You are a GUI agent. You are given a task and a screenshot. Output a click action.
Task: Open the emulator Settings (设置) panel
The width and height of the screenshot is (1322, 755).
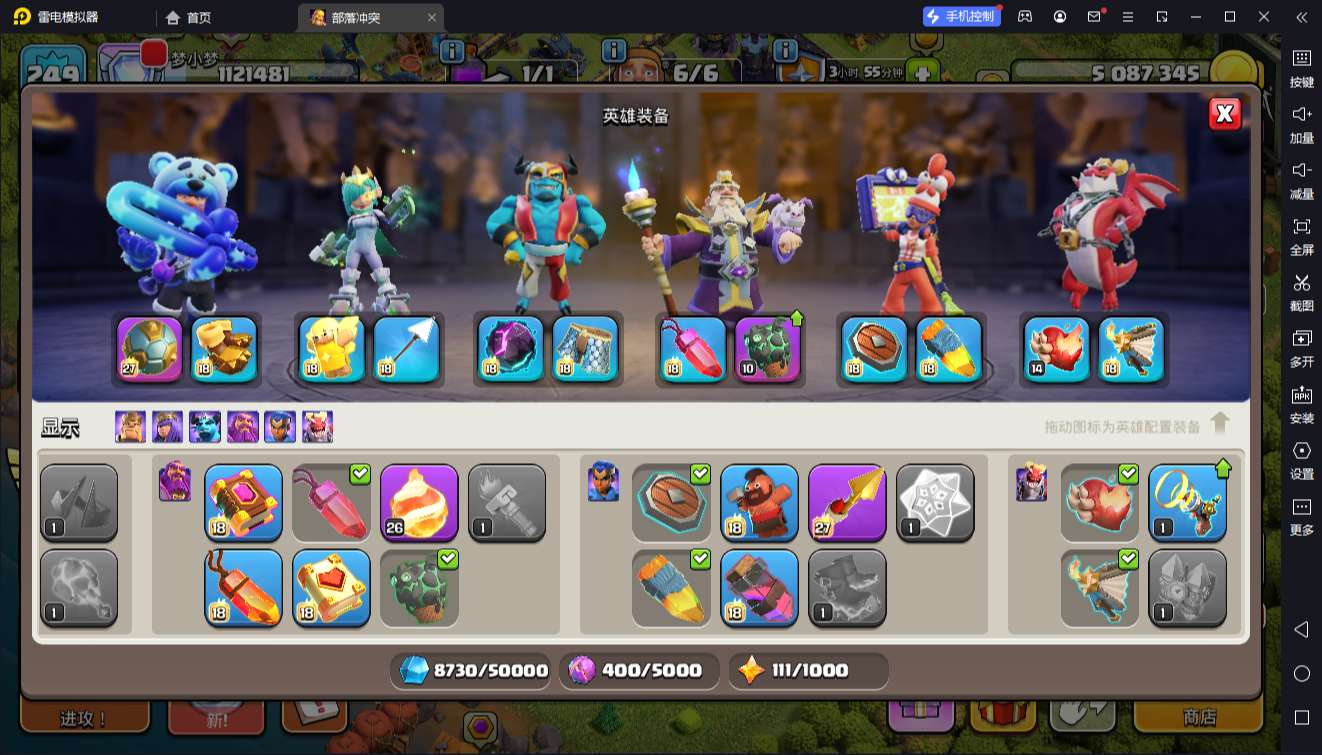1301,460
